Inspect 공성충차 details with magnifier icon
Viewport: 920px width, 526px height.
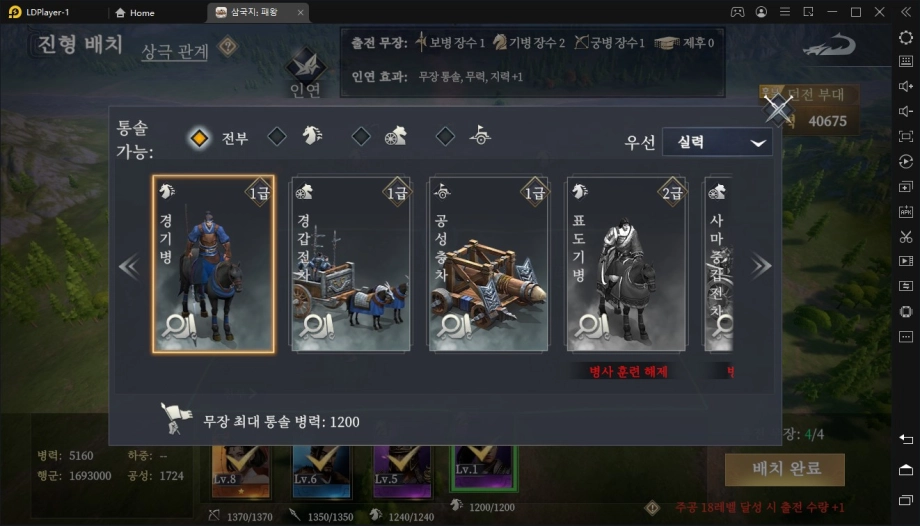(456, 325)
